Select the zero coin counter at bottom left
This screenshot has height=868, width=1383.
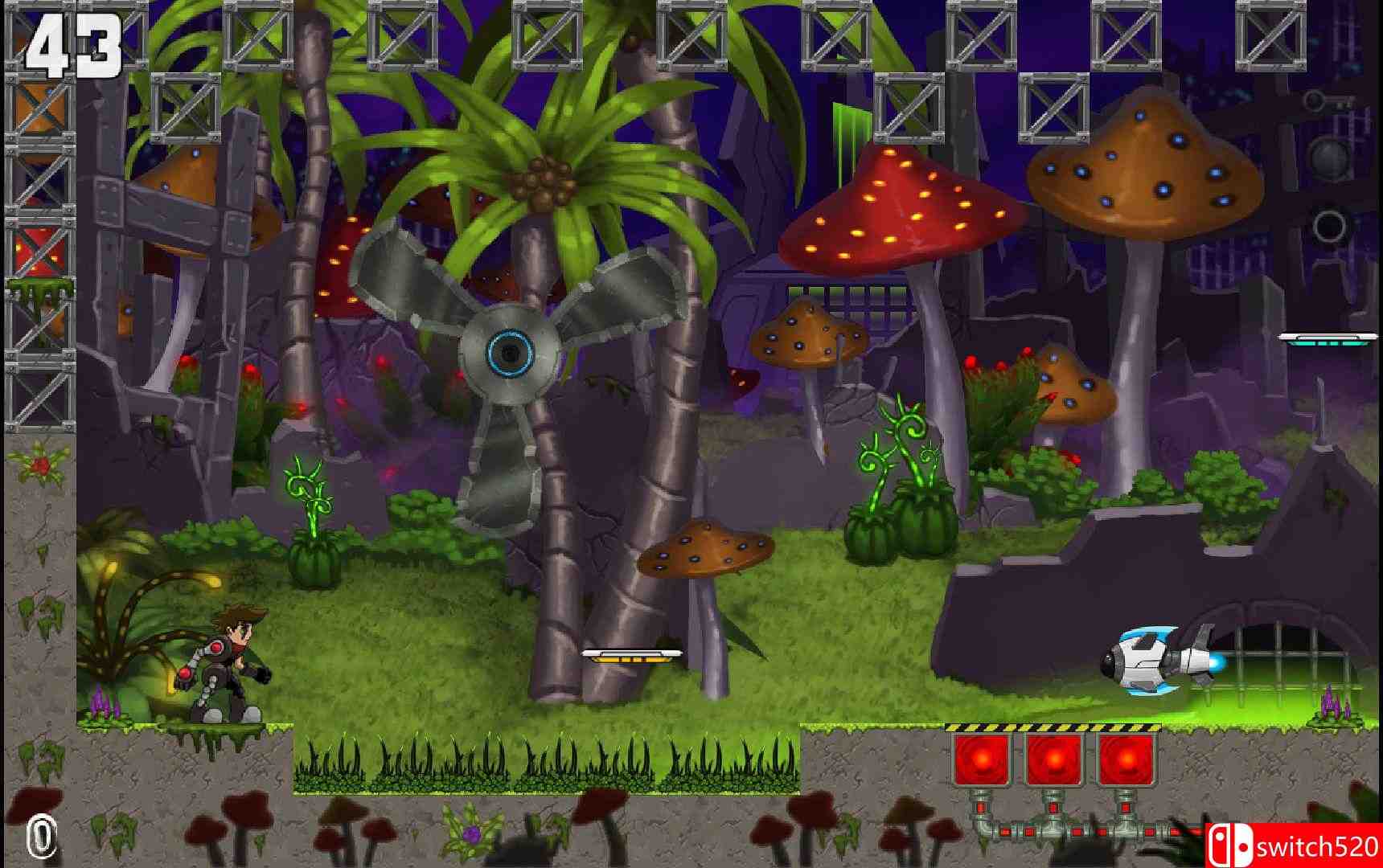[39, 836]
